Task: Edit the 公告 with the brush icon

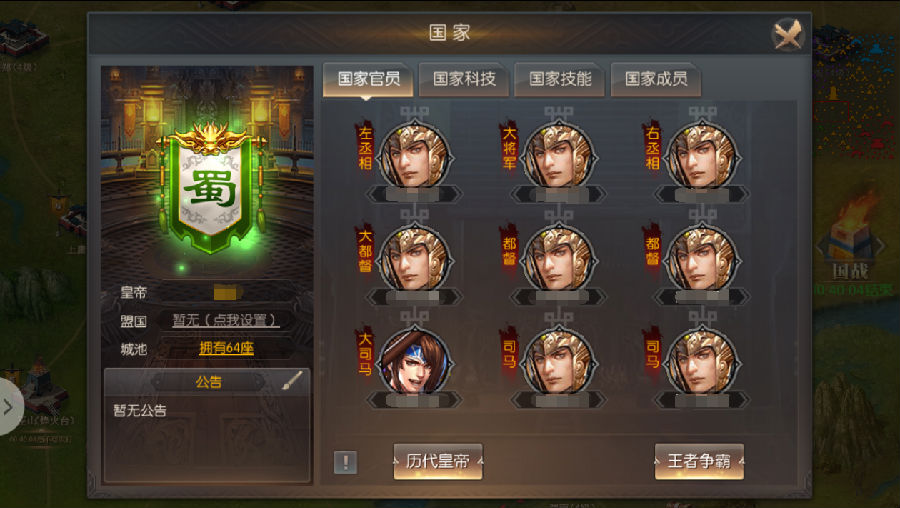Action: point(291,381)
